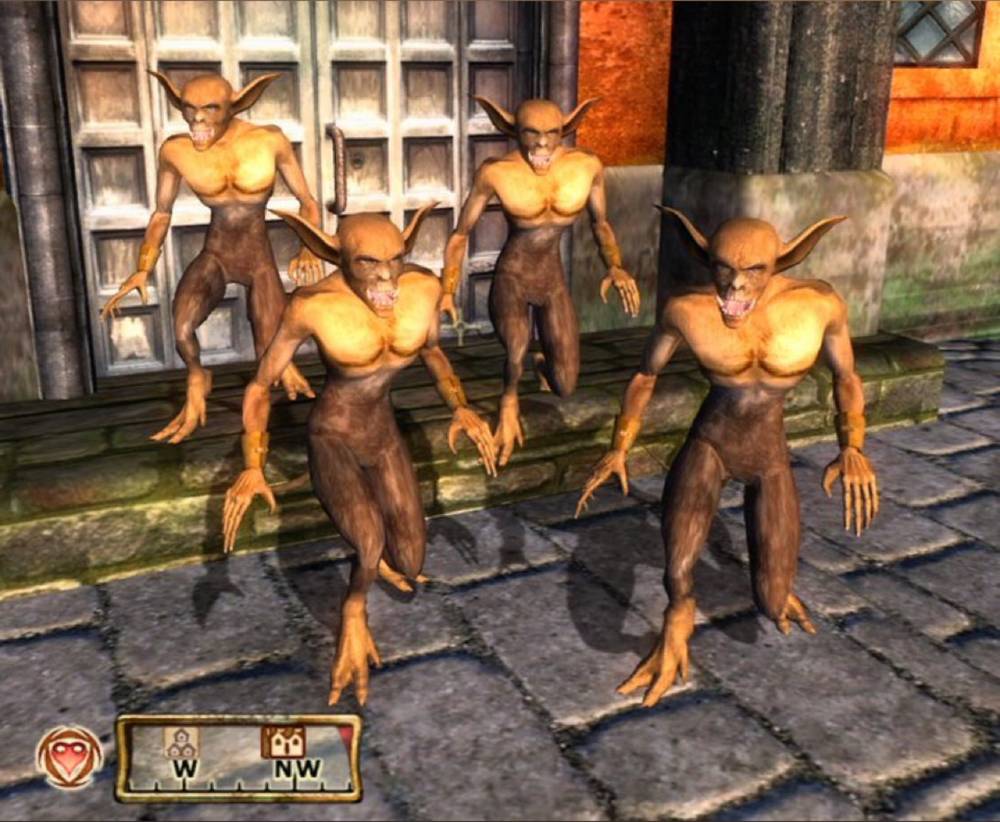Select the three-houses settlement marker on compass
Screen dimensions: 1000x822
[x=181, y=741]
